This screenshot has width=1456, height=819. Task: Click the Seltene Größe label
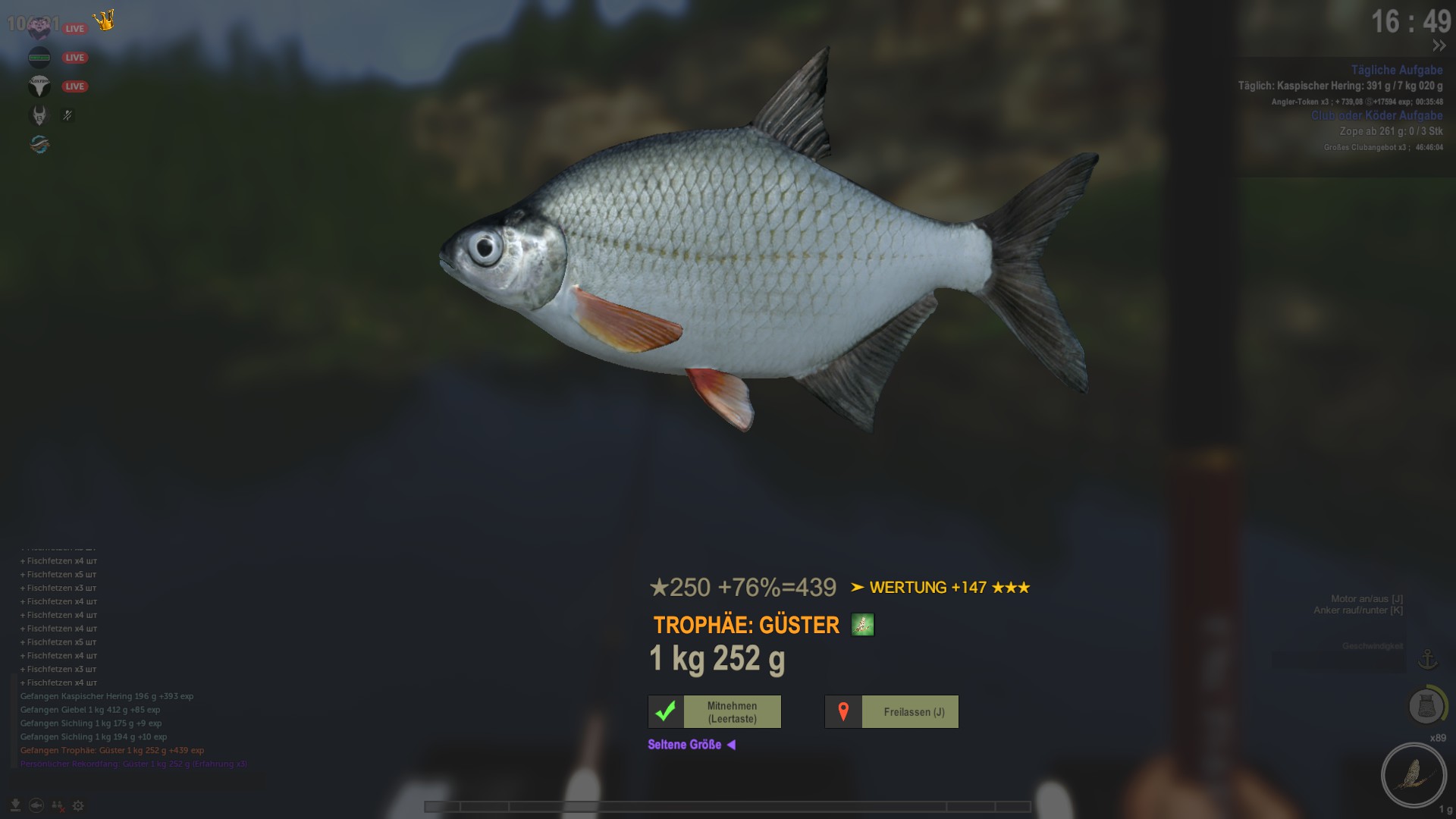tap(685, 745)
